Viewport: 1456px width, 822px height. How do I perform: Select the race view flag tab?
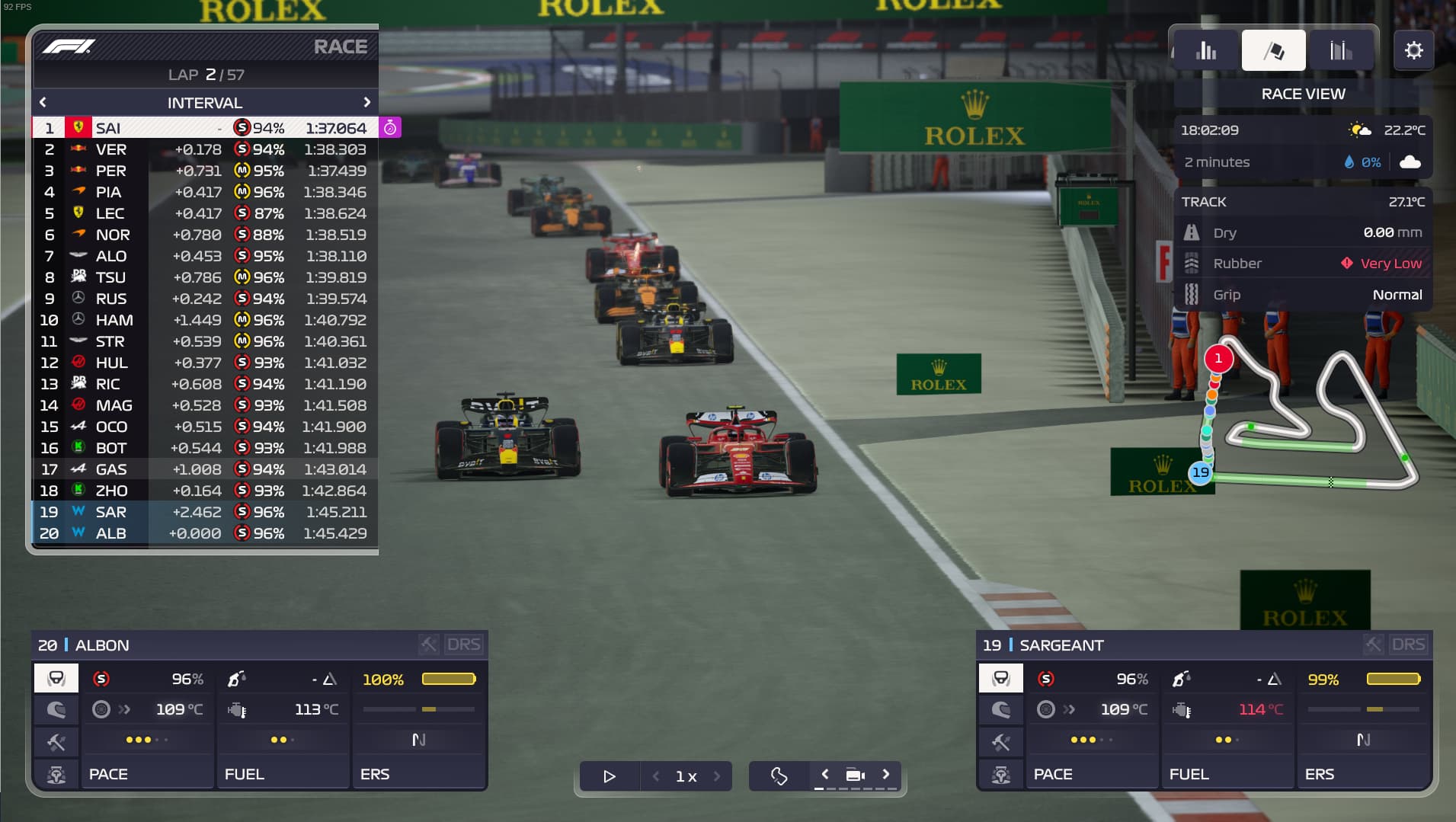pos(1273,51)
